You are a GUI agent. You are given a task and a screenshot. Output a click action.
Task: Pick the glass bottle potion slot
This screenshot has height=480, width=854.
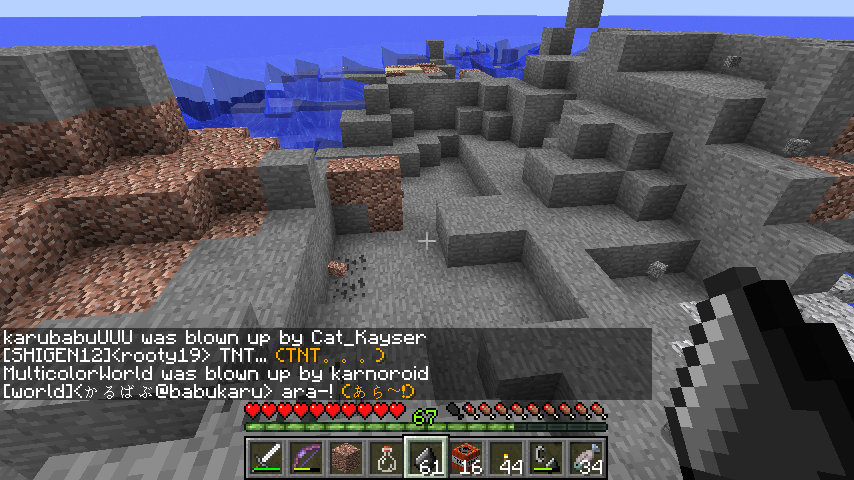point(387,458)
